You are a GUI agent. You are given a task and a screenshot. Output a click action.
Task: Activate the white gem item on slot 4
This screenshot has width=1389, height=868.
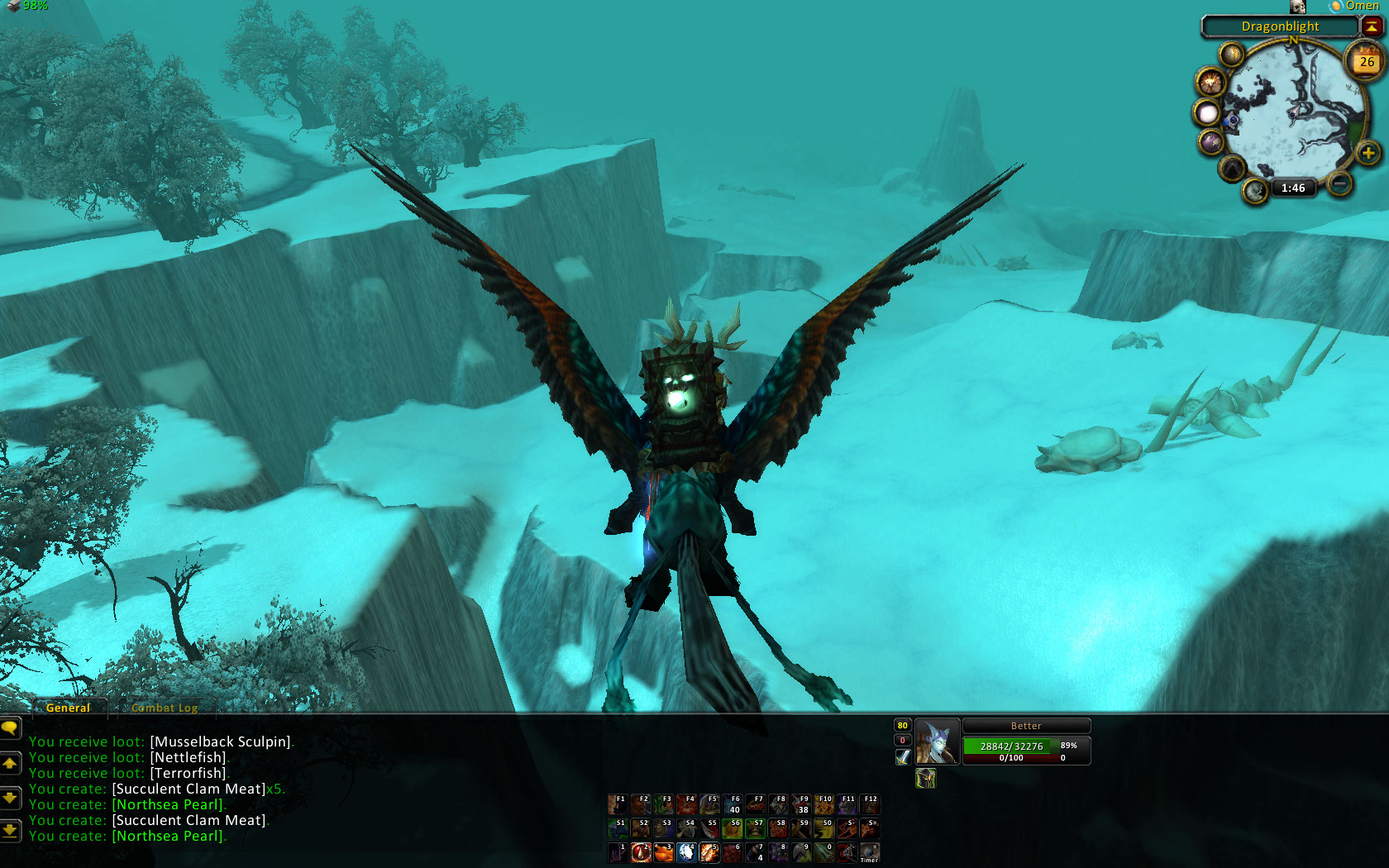click(x=686, y=852)
